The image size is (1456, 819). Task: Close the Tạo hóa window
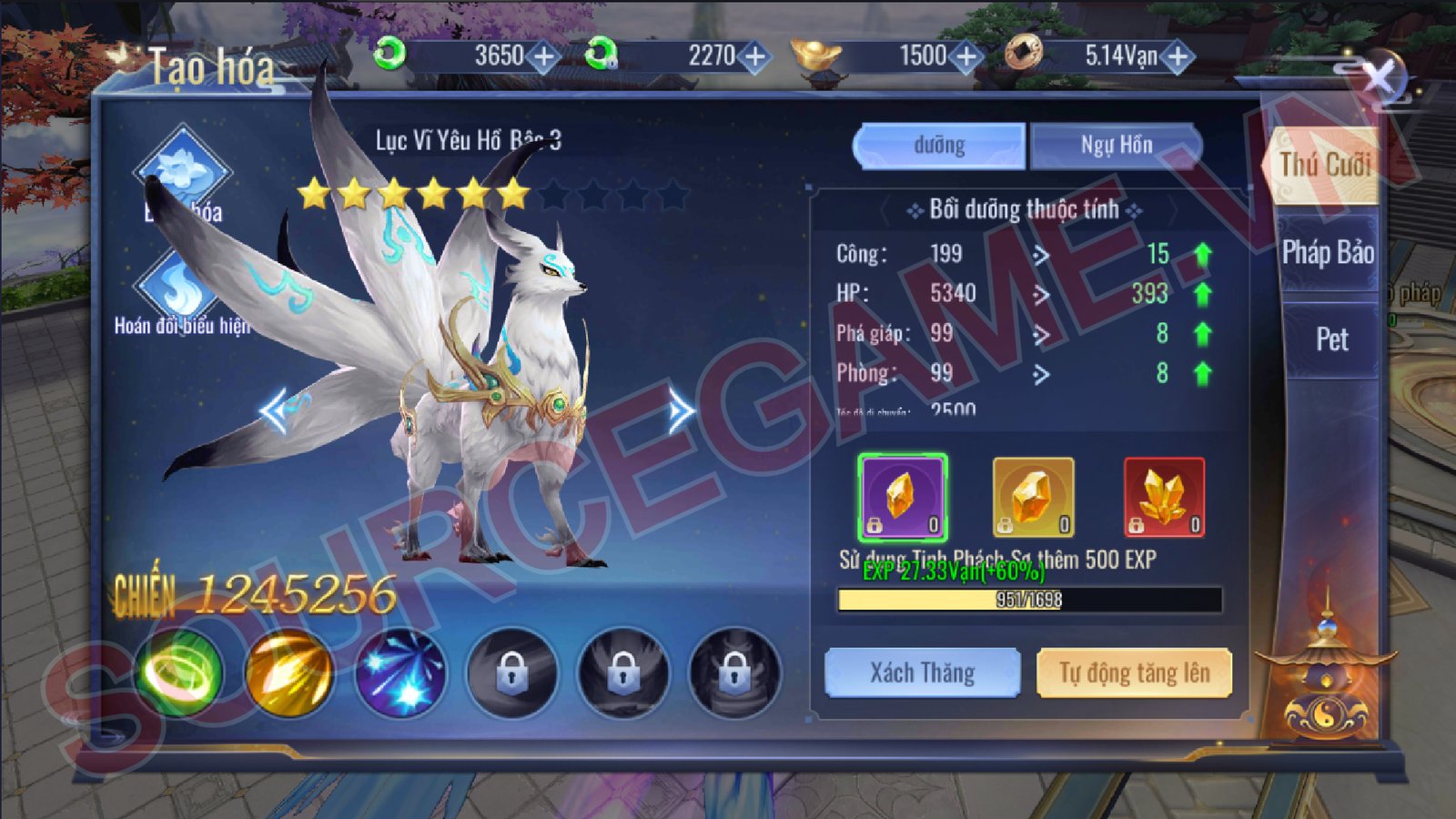click(x=1379, y=77)
